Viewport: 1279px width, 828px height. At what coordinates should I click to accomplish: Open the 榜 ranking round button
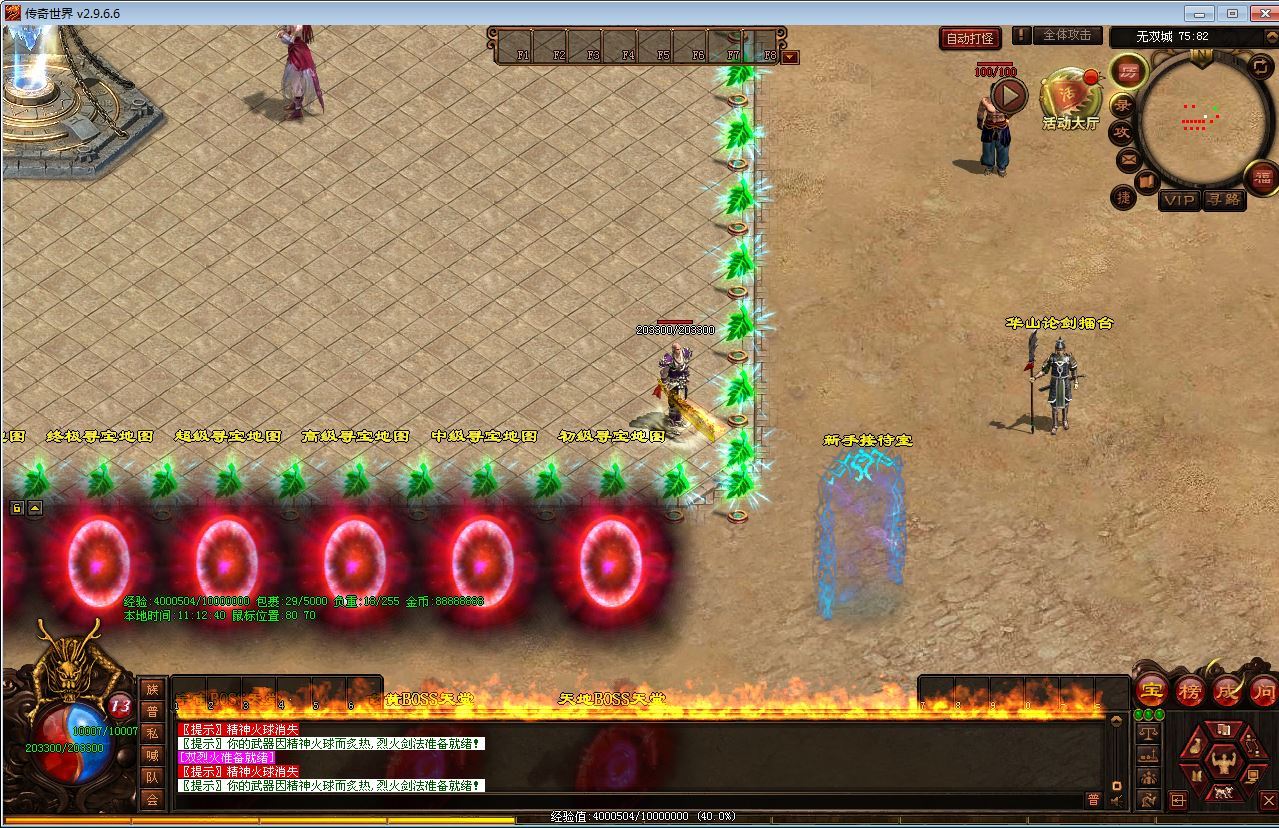point(1189,691)
